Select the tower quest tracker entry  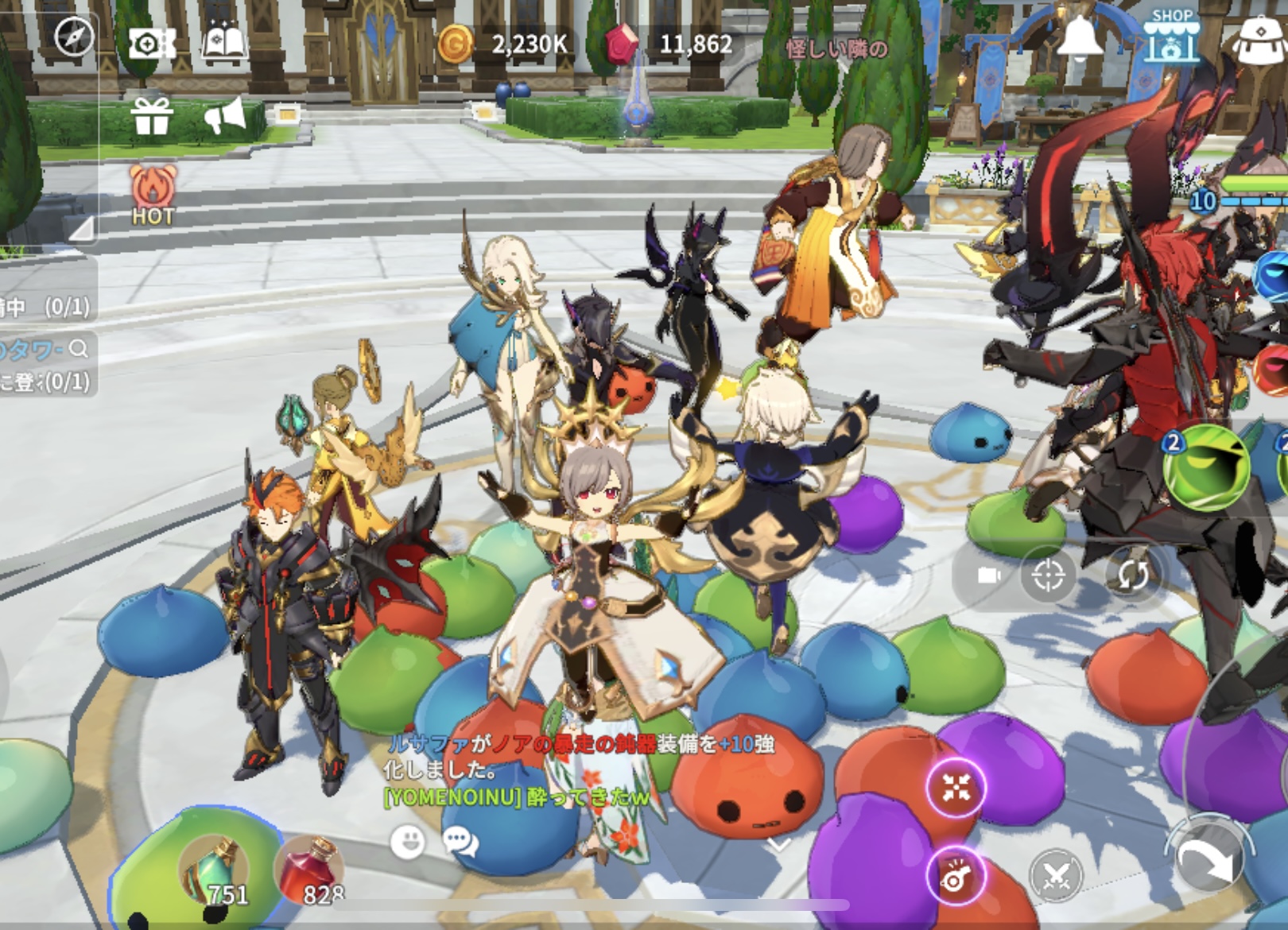tap(46, 364)
